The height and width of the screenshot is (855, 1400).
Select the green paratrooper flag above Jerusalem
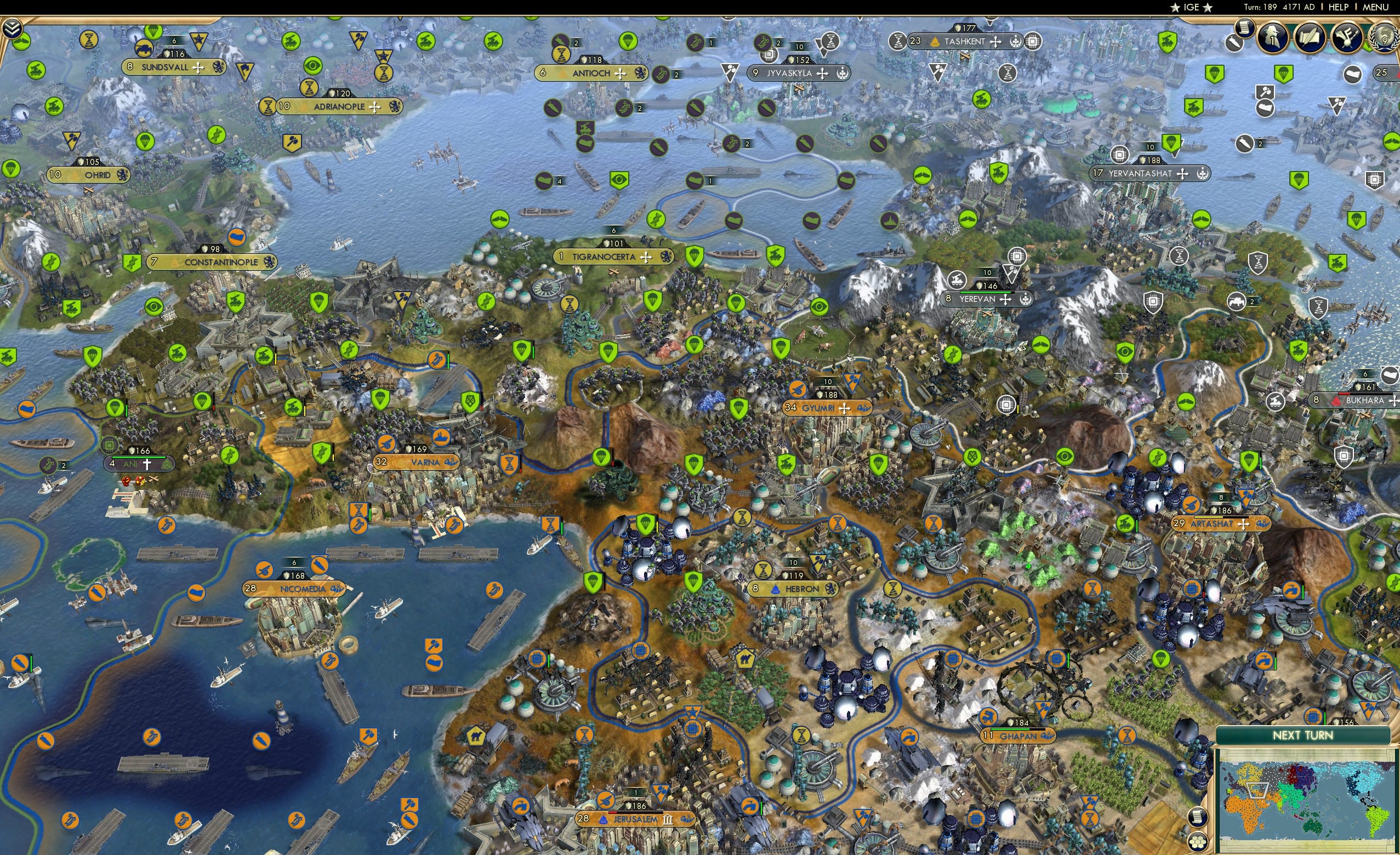593,582
